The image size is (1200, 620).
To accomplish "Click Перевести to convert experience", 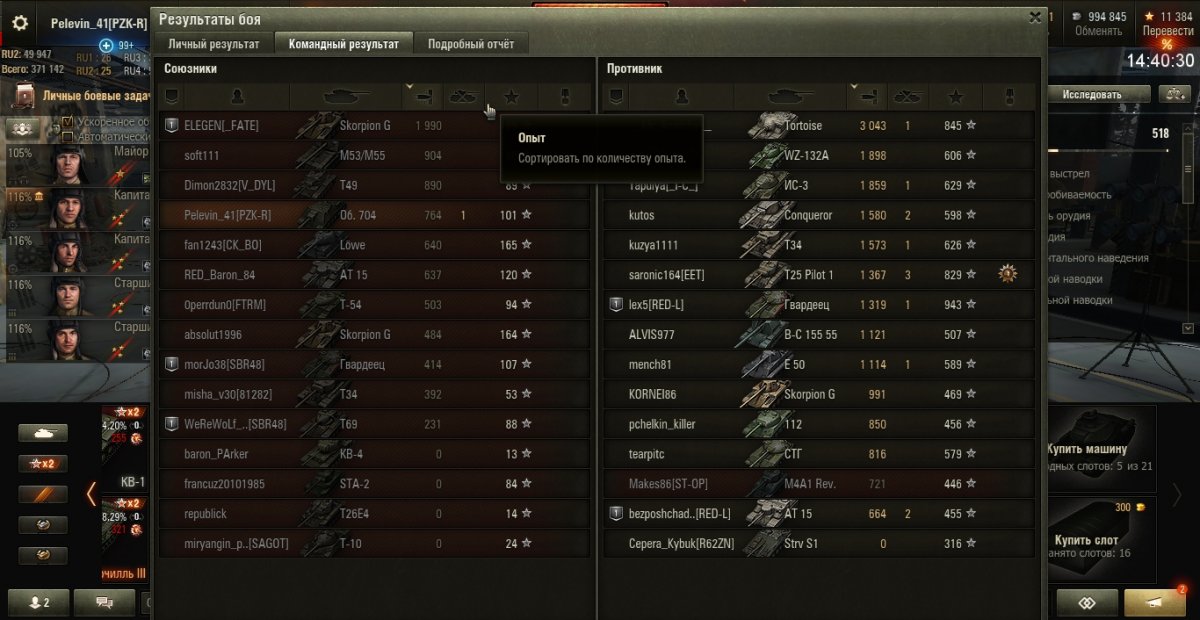I will point(1168,31).
